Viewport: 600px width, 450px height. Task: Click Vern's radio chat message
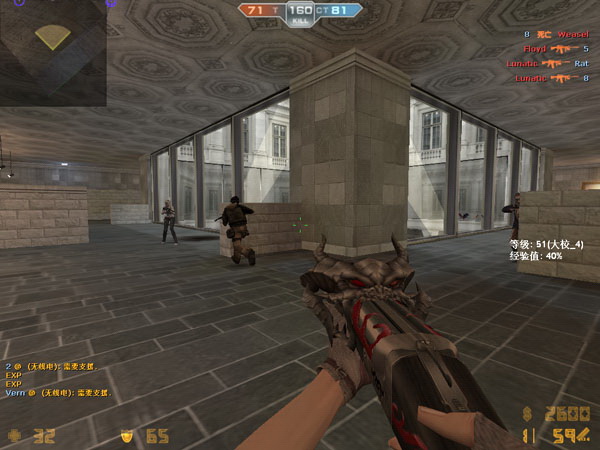pos(58,393)
